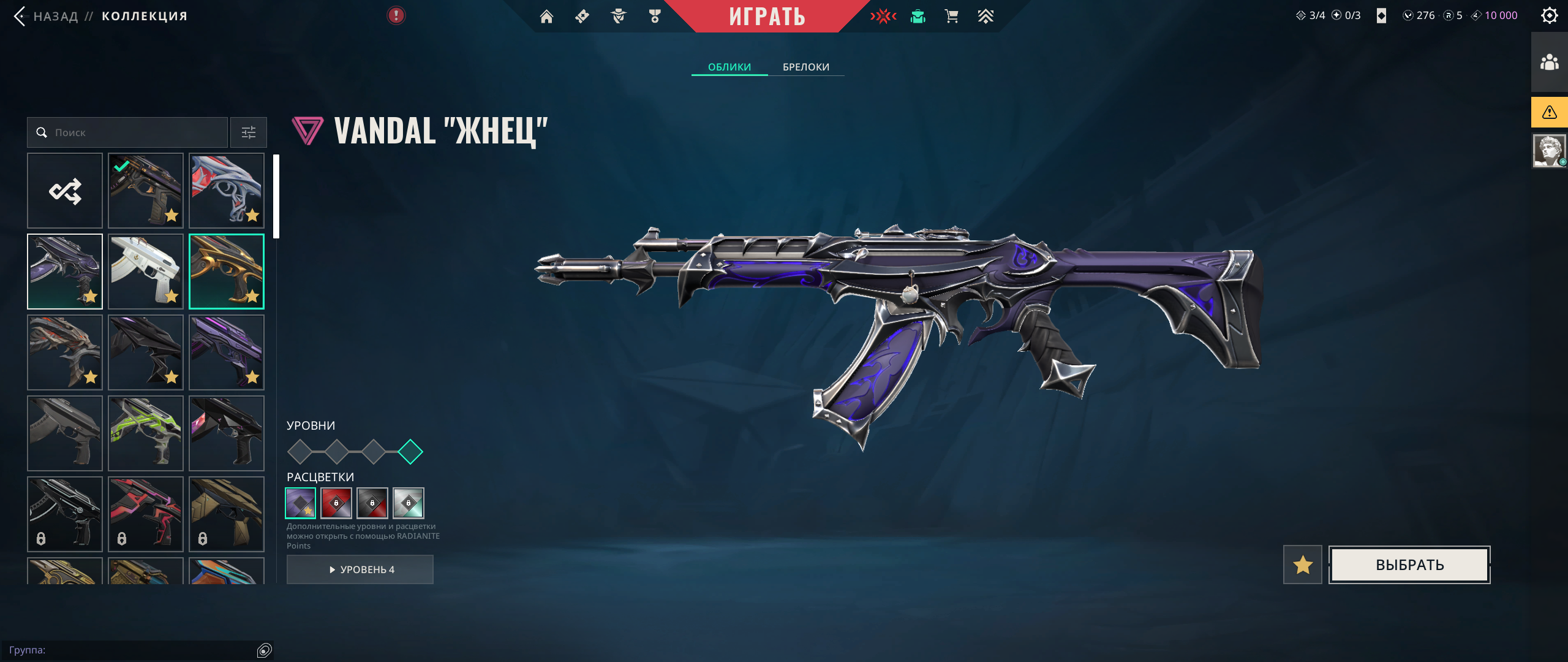Screen dimensions: 1568x662
Task: Select the ОБЛИКИ tab
Action: click(x=729, y=67)
